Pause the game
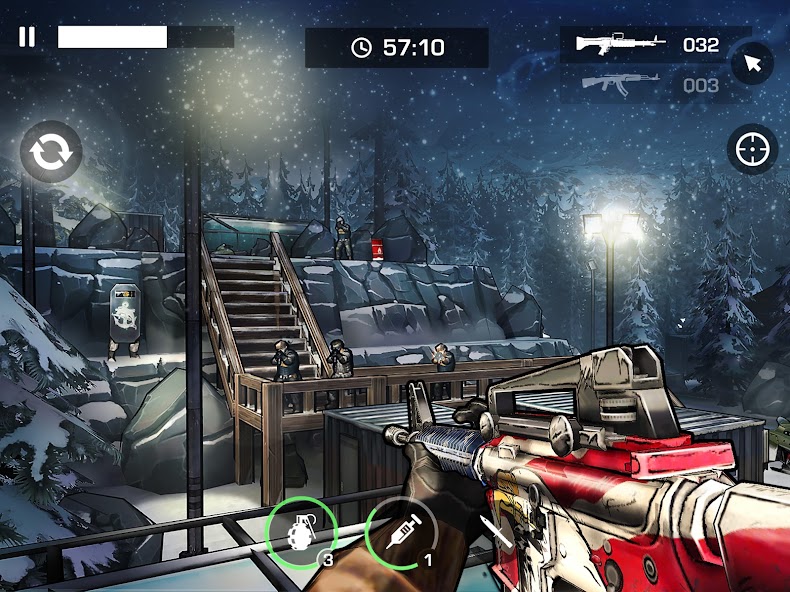 (27, 37)
